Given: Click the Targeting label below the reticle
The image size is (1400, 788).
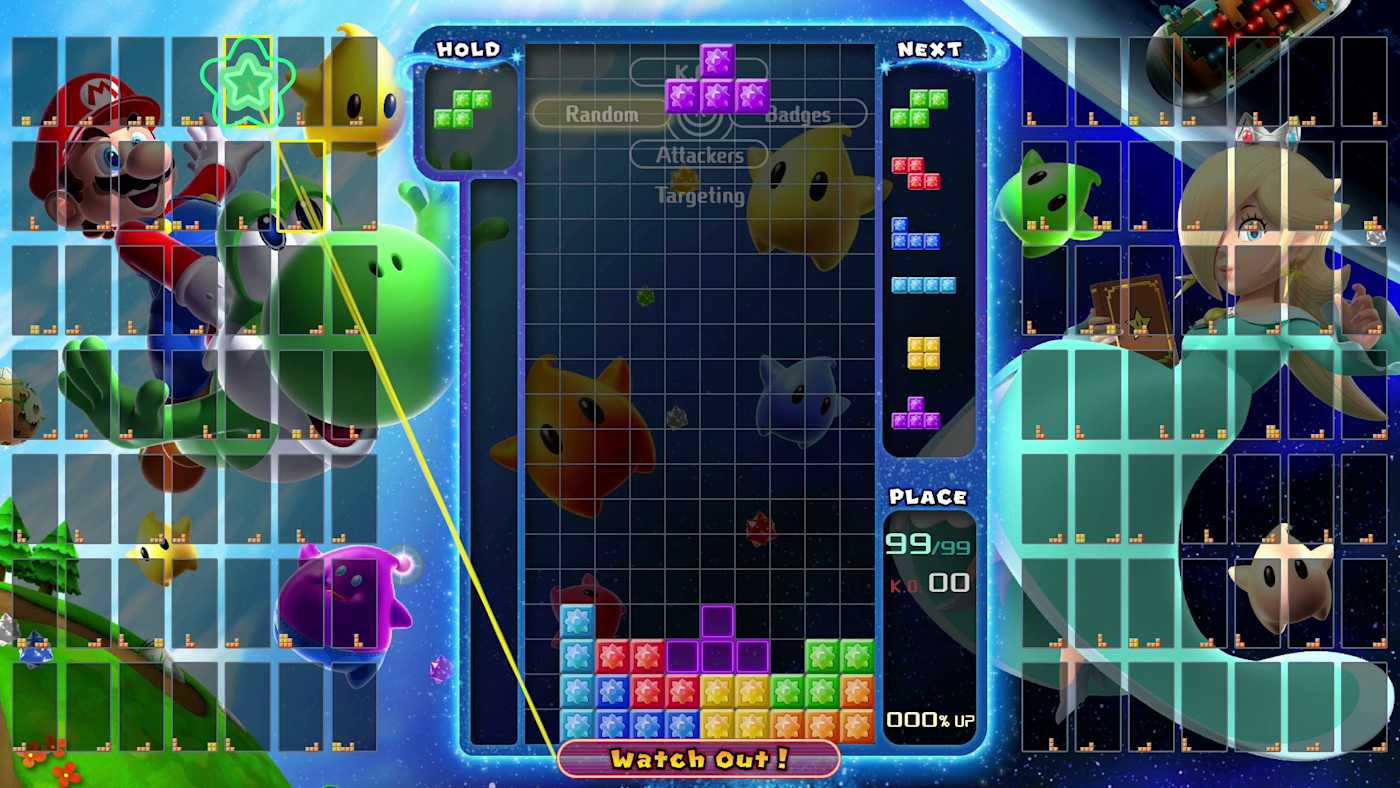Looking at the screenshot, I should pos(699,196).
